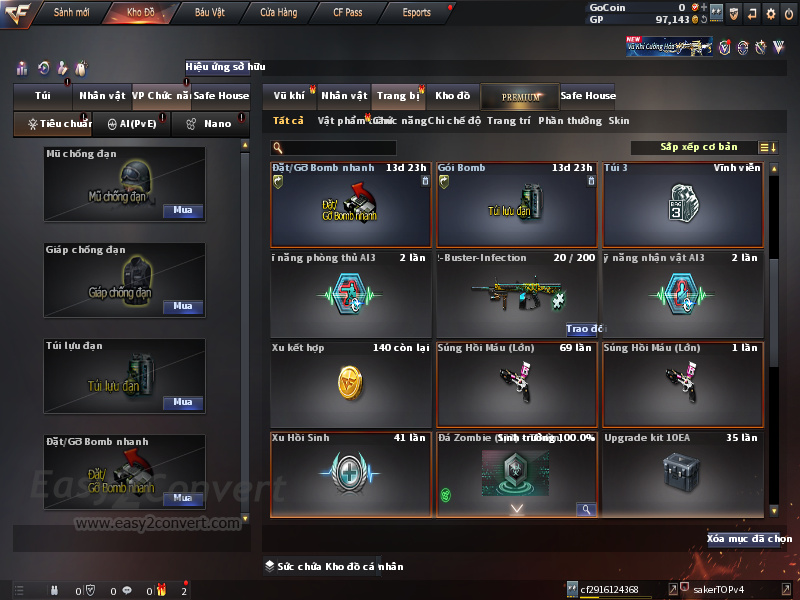Open the Cửa Hàng shop
Image resolution: width=800 pixels, height=600 pixels.
pyautogui.click(x=278, y=13)
